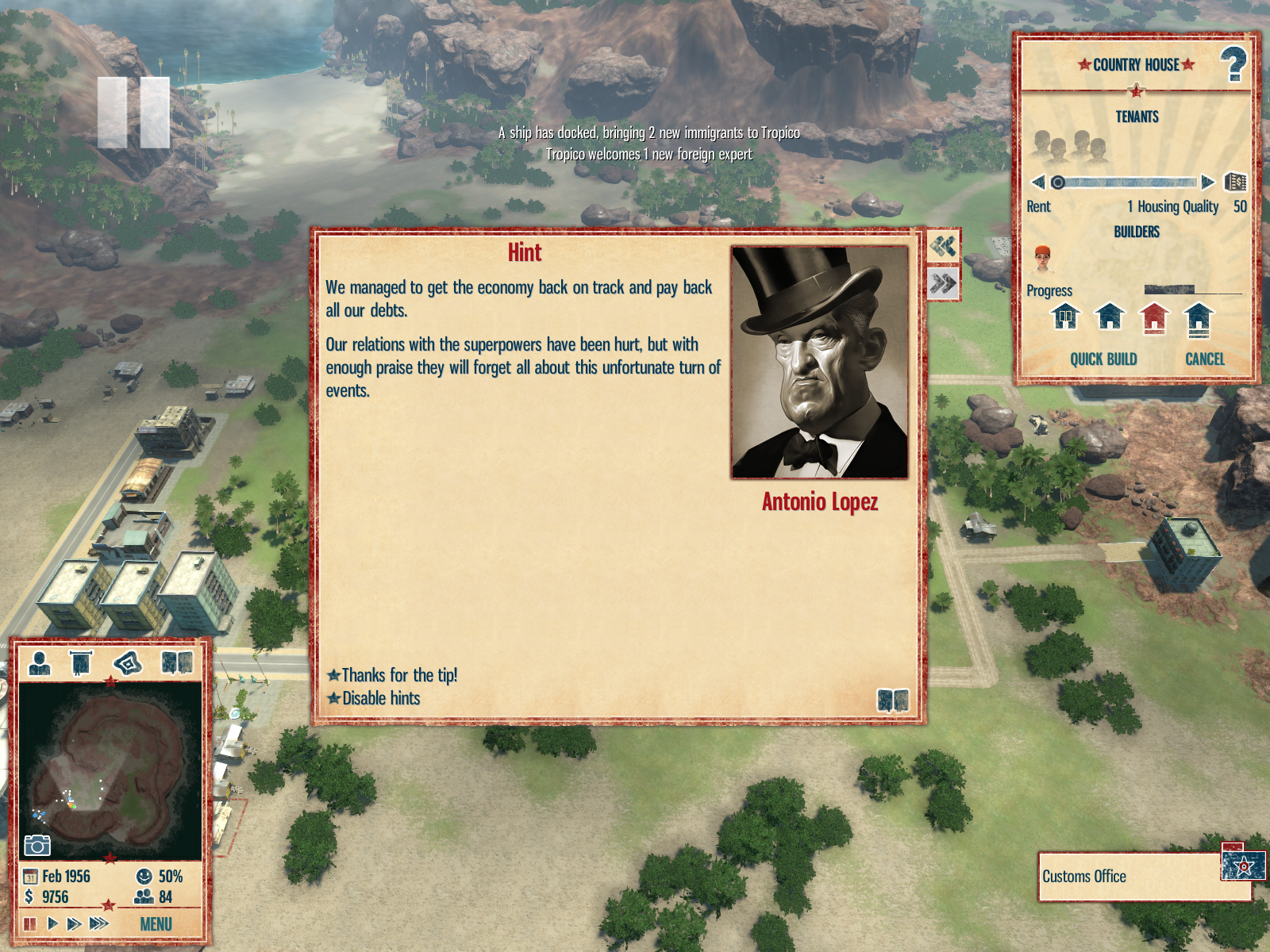Image resolution: width=1270 pixels, height=952 pixels.
Task: Cancel the Country House construction
Action: click(1204, 359)
